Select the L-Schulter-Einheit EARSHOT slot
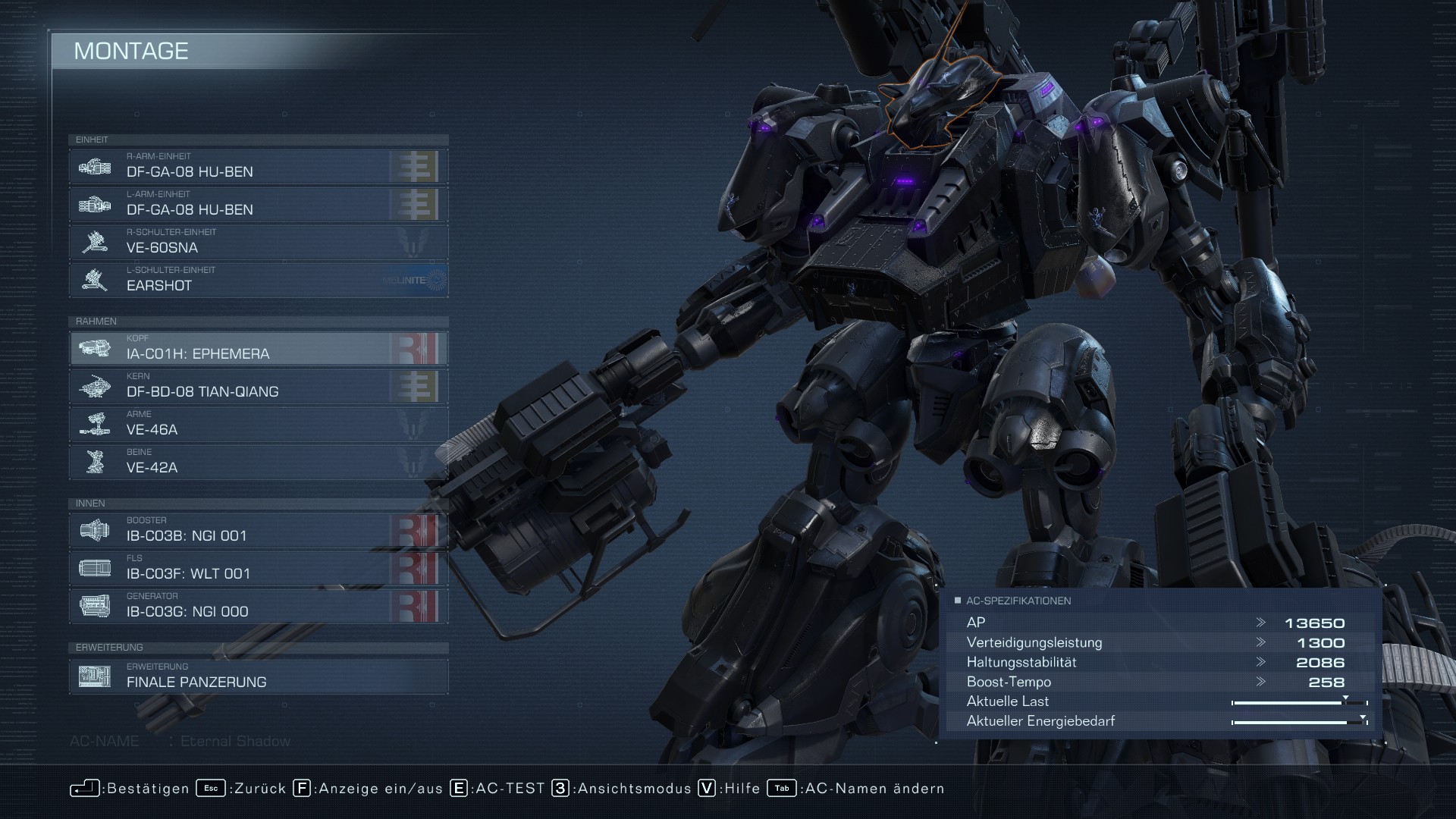Image resolution: width=1456 pixels, height=819 pixels. click(258, 280)
